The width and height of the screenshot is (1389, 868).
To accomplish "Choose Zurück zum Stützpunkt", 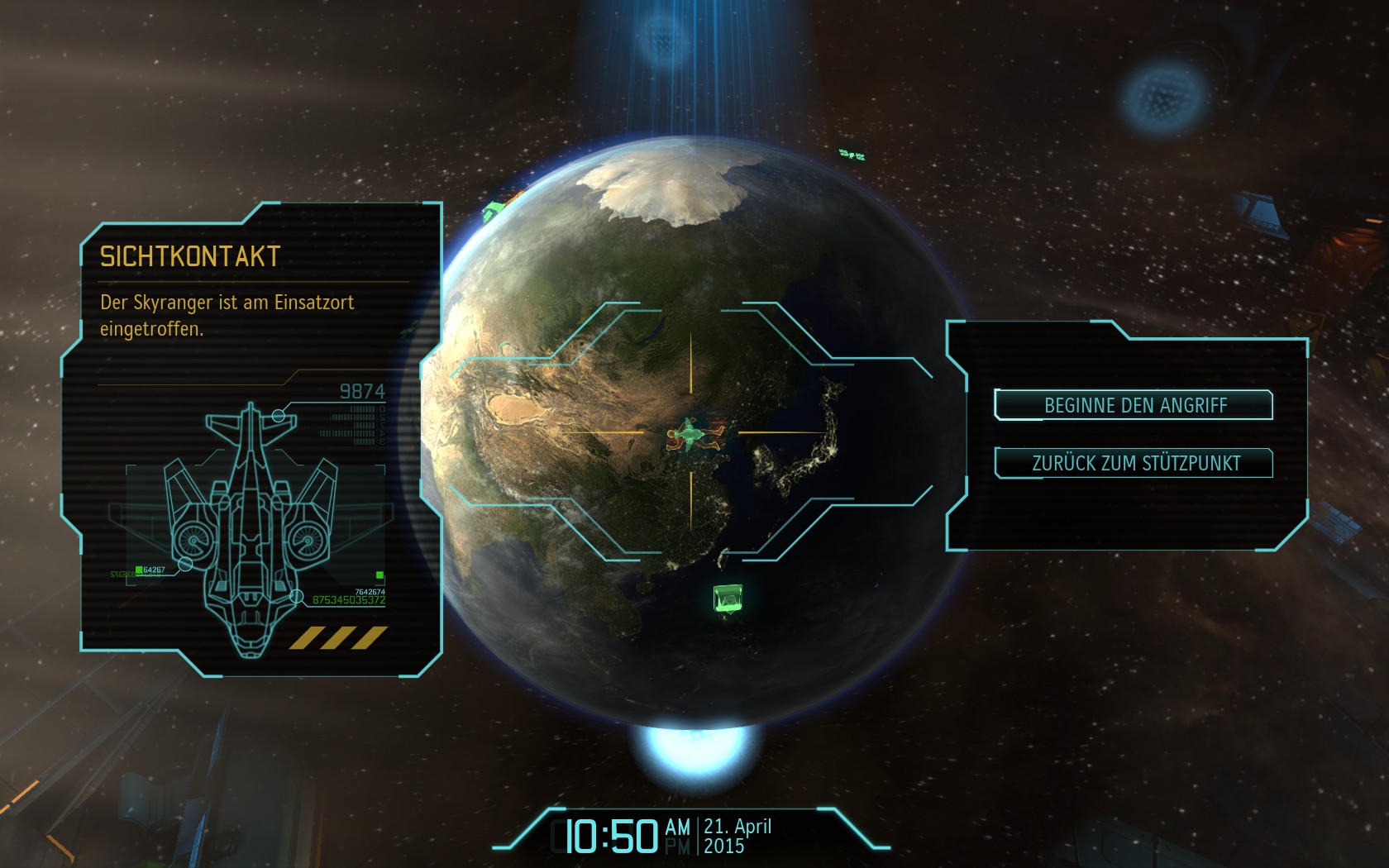I will (x=1134, y=463).
